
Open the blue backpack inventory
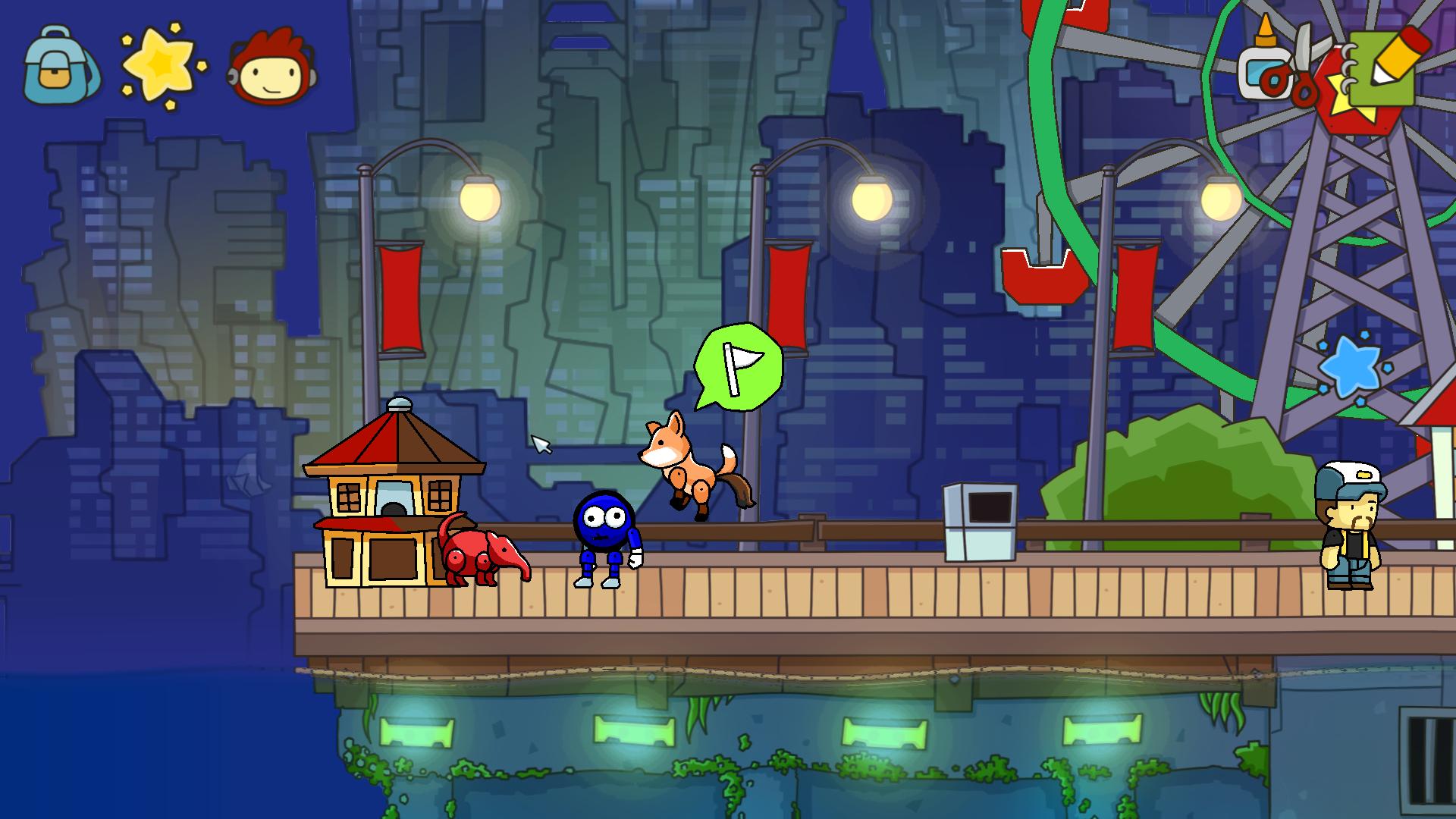tap(59, 67)
